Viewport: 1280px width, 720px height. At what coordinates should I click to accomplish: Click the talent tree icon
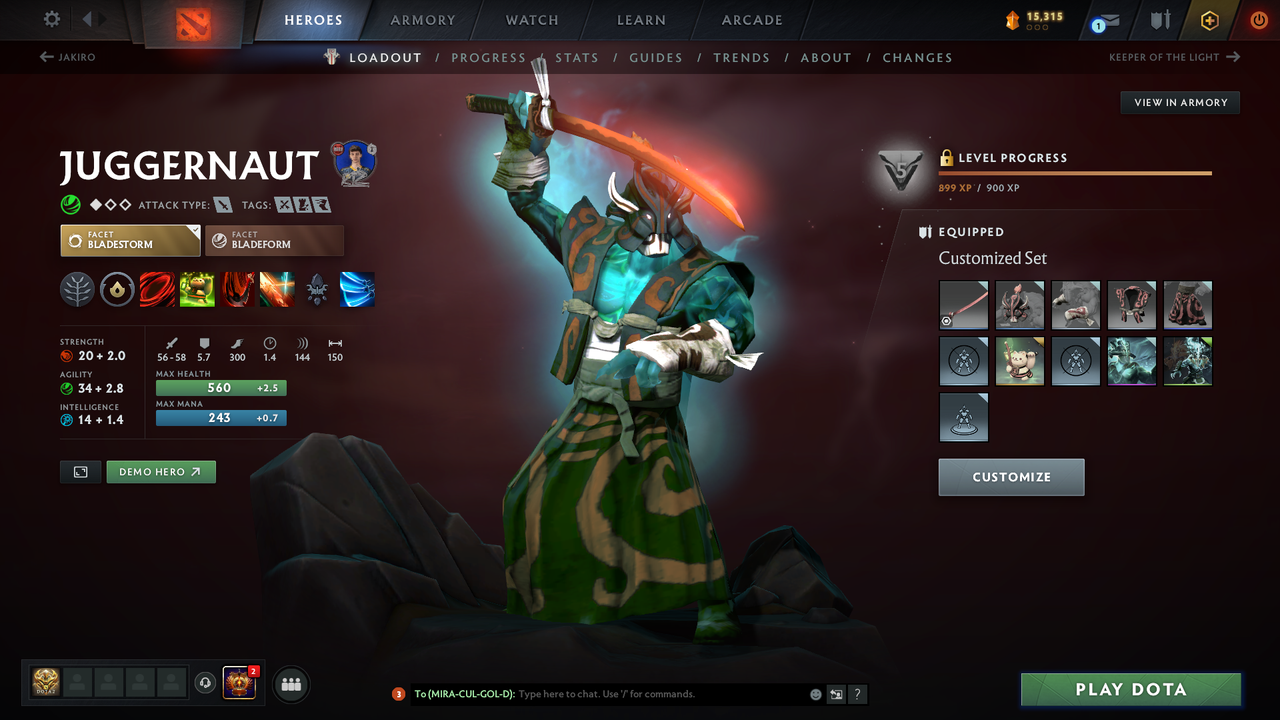[77, 289]
